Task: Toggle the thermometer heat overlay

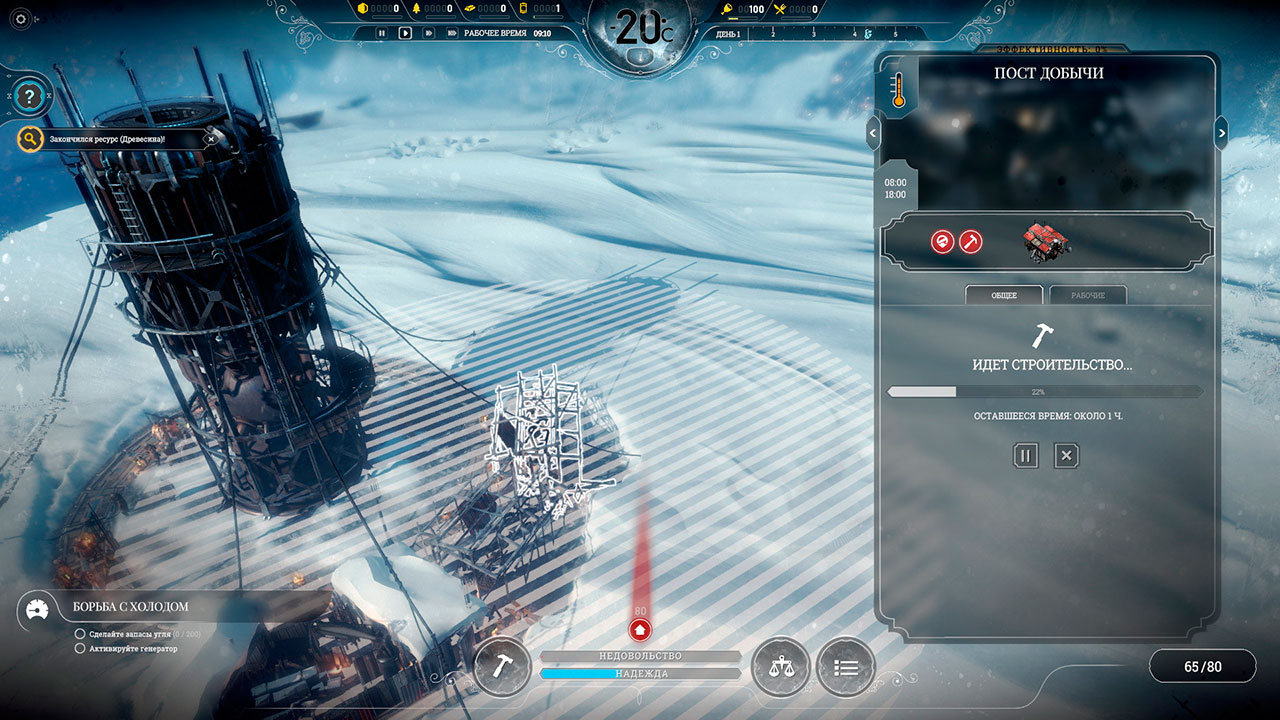Action: [896, 89]
